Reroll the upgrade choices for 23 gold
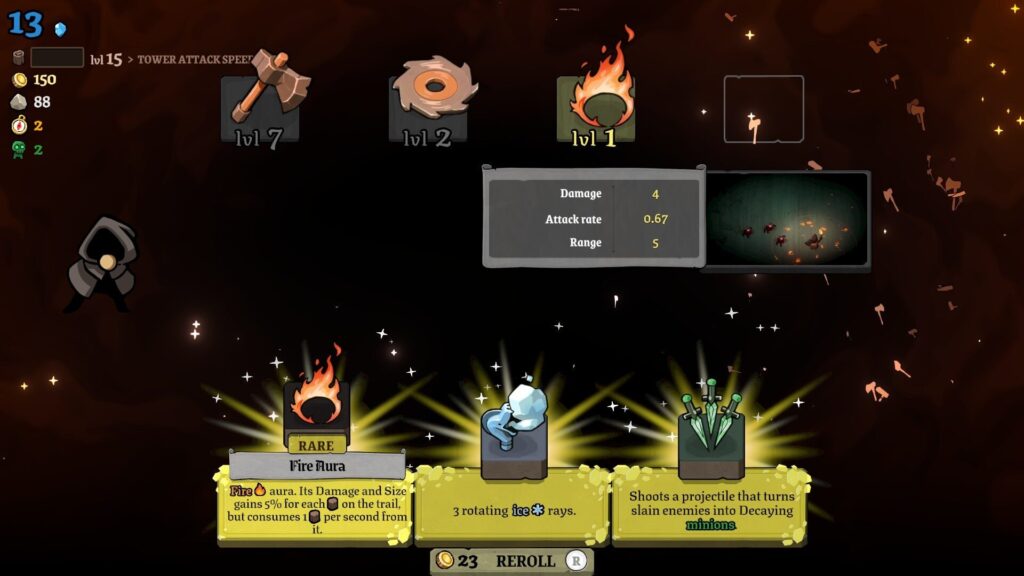The width and height of the screenshot is (1024, 576). pyautogui.click(x=512, y=561)
